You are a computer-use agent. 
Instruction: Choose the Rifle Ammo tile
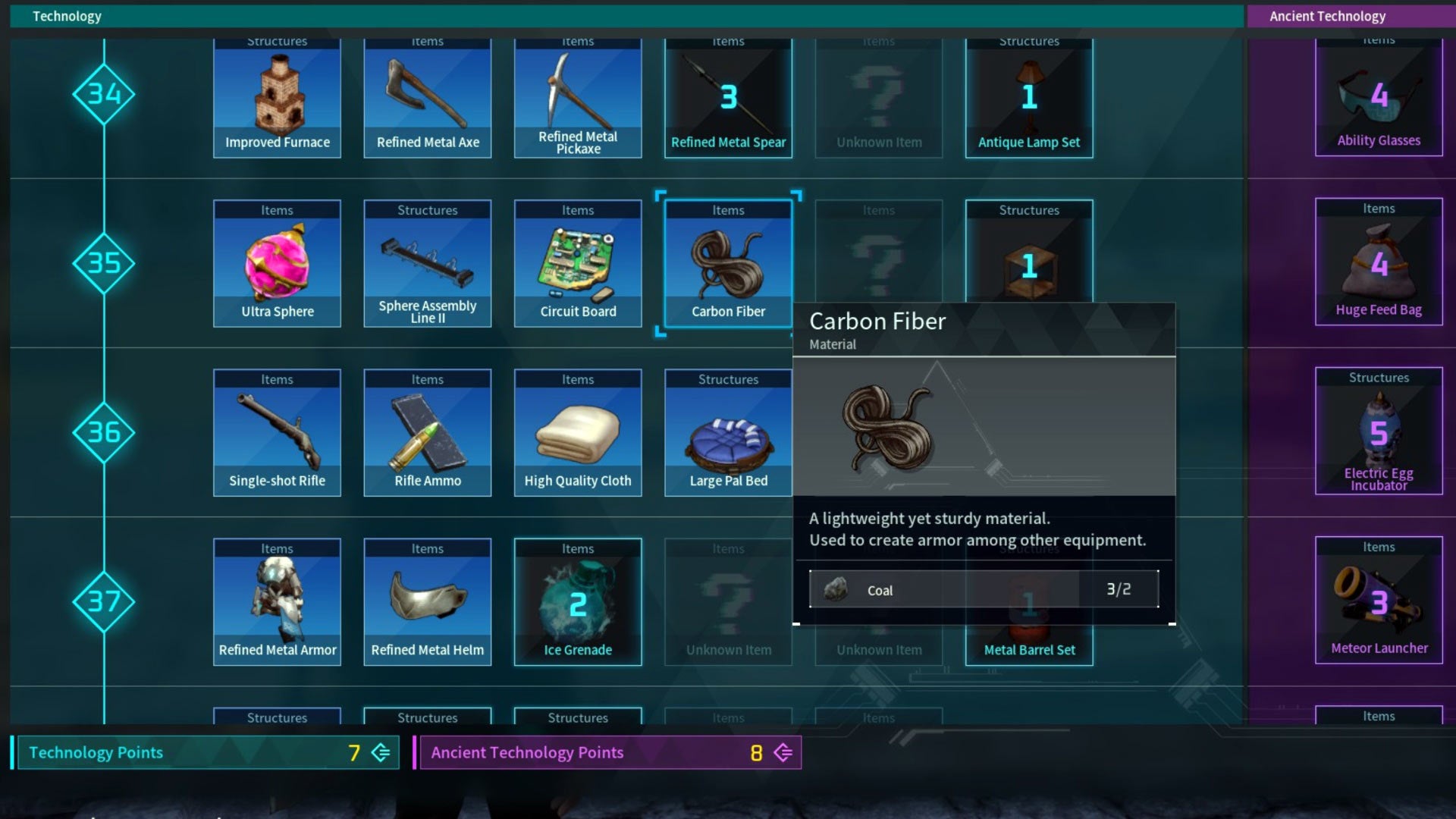[x=427, y=433]
